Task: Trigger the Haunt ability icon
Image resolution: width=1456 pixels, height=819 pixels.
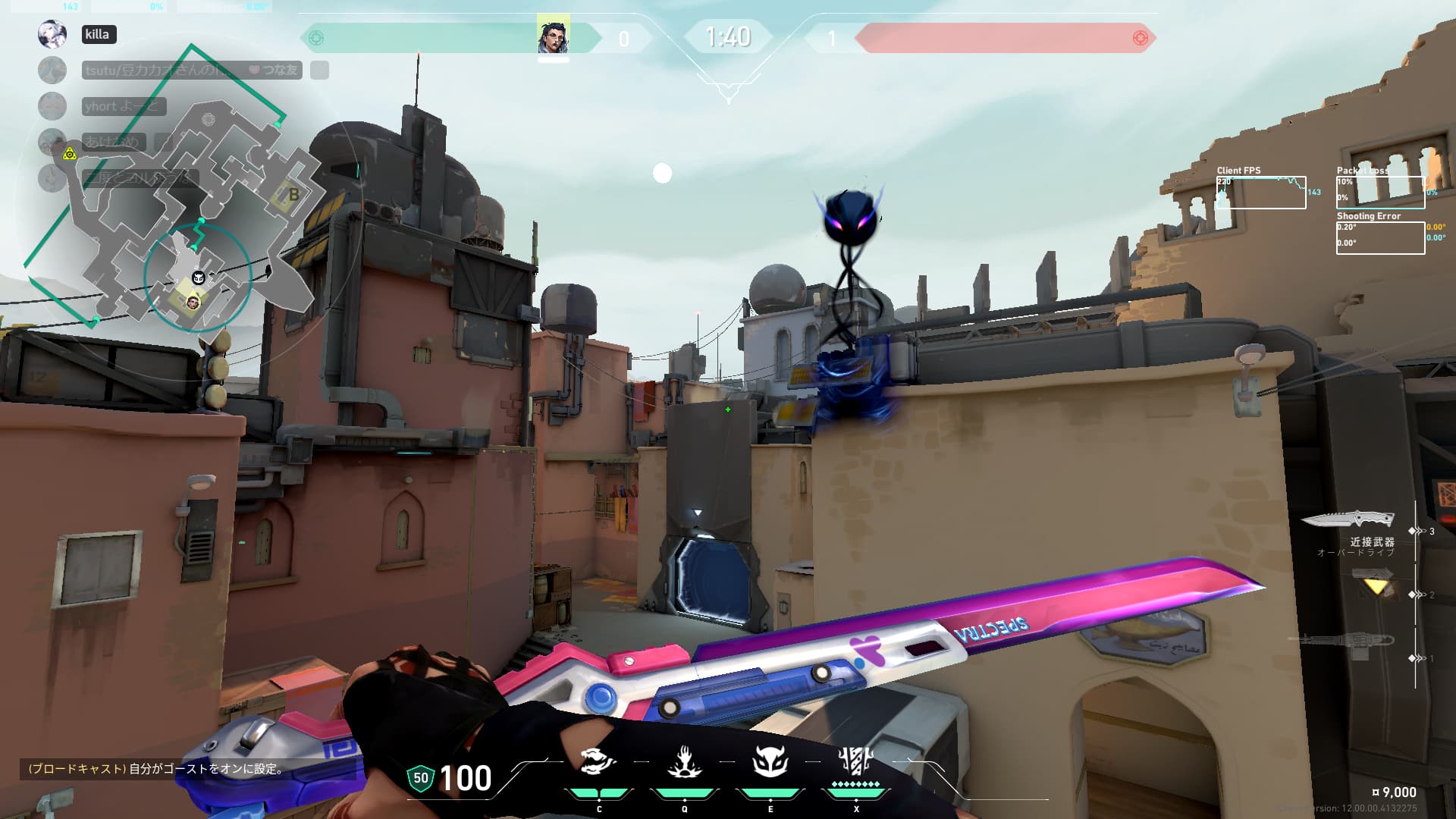Action: coord(770,761)
